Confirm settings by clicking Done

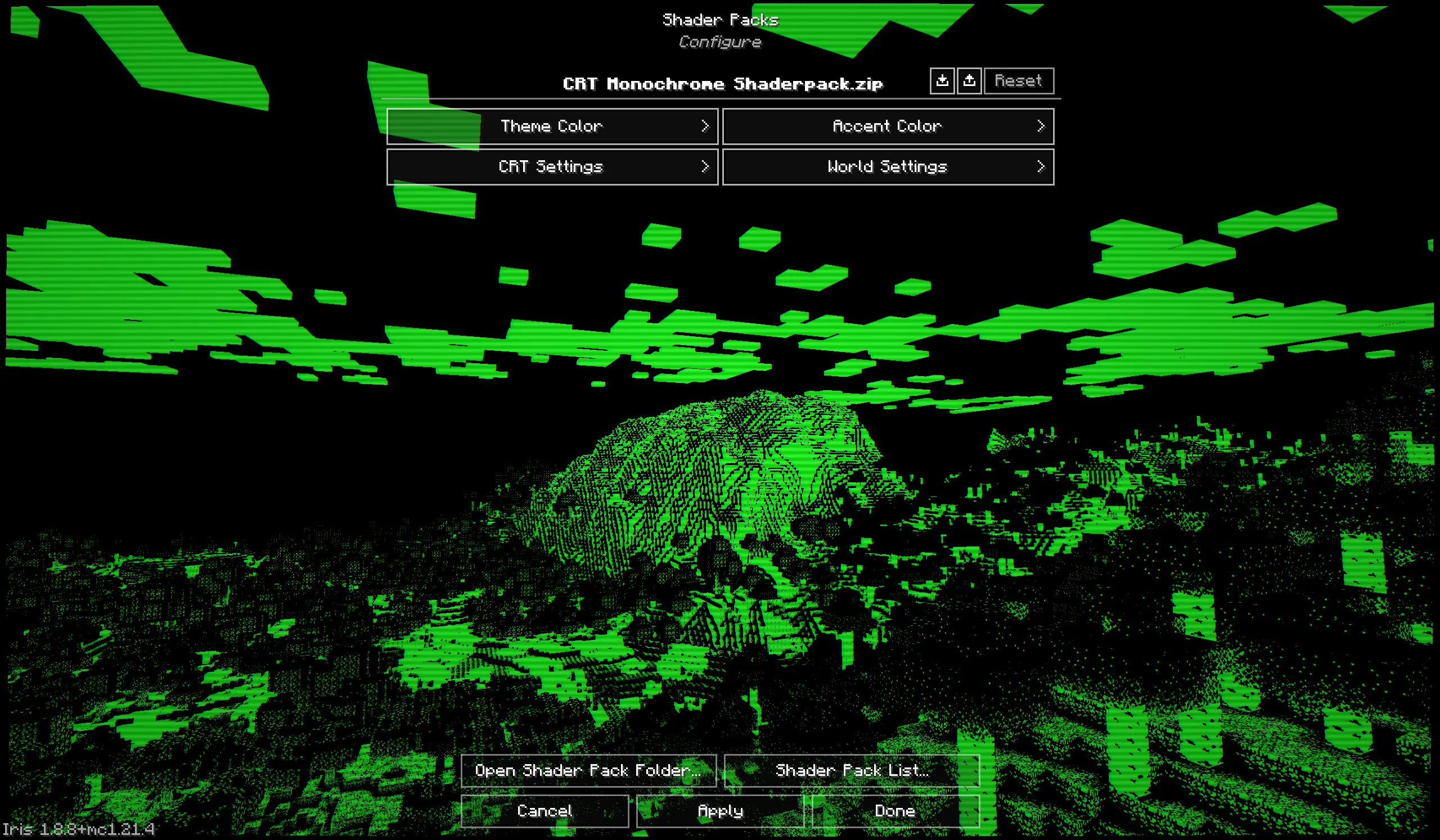894,811
